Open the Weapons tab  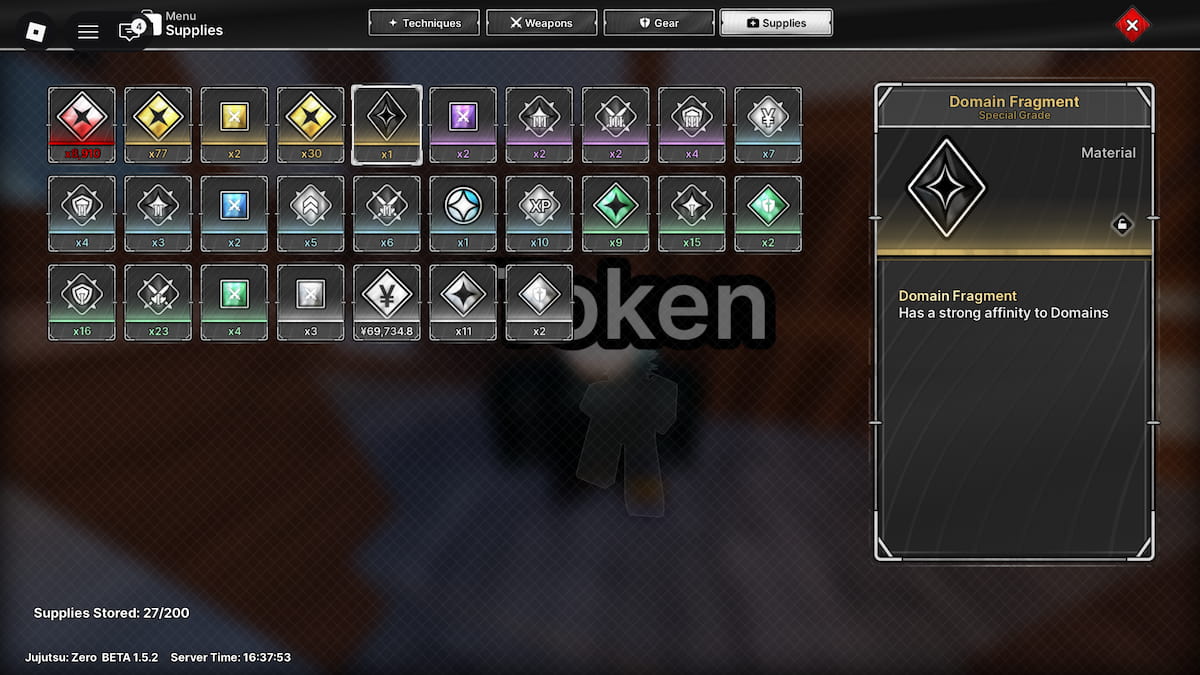click(x=542, y=23)
